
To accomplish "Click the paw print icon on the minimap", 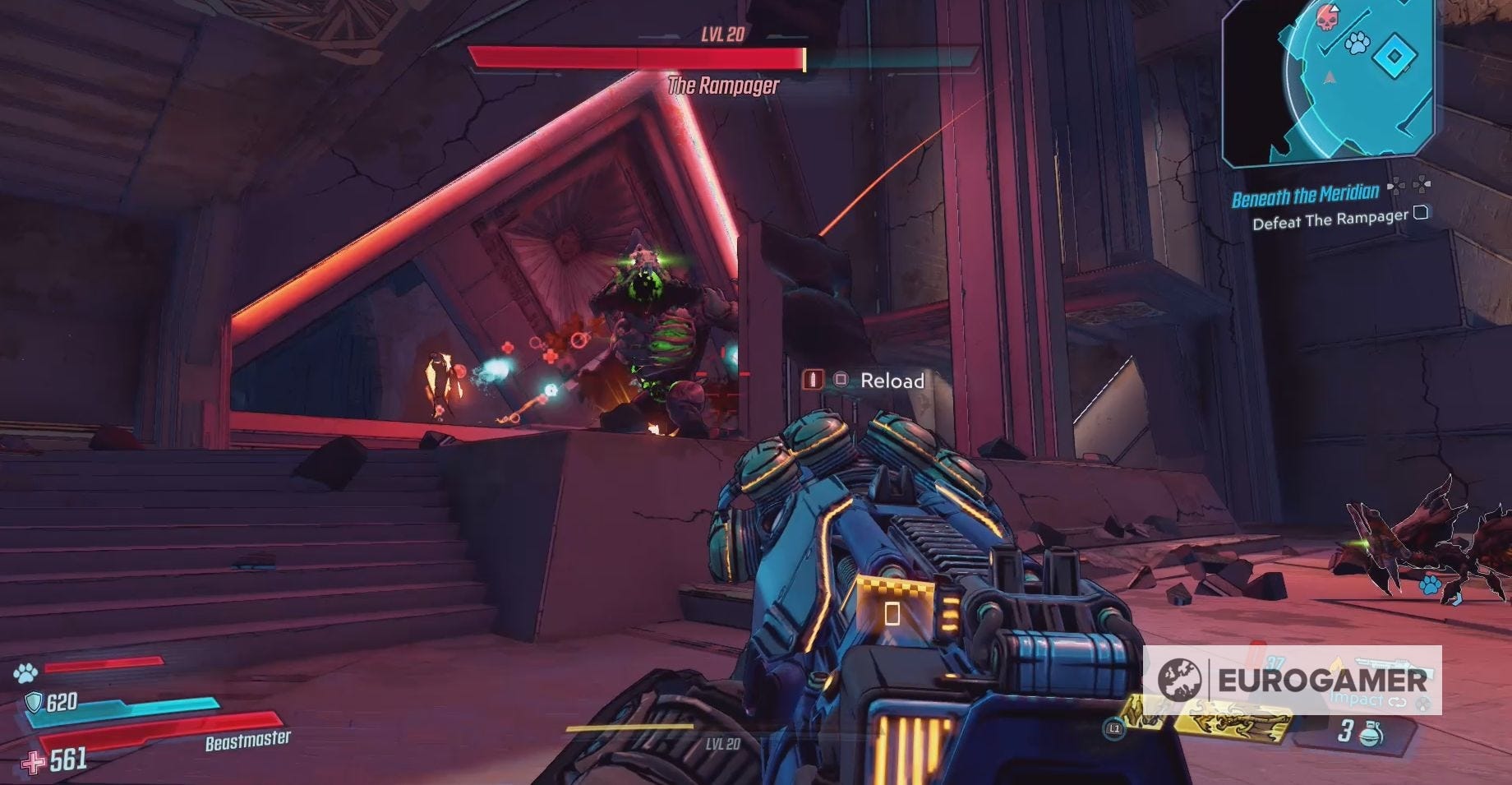I will (1358, 44).
